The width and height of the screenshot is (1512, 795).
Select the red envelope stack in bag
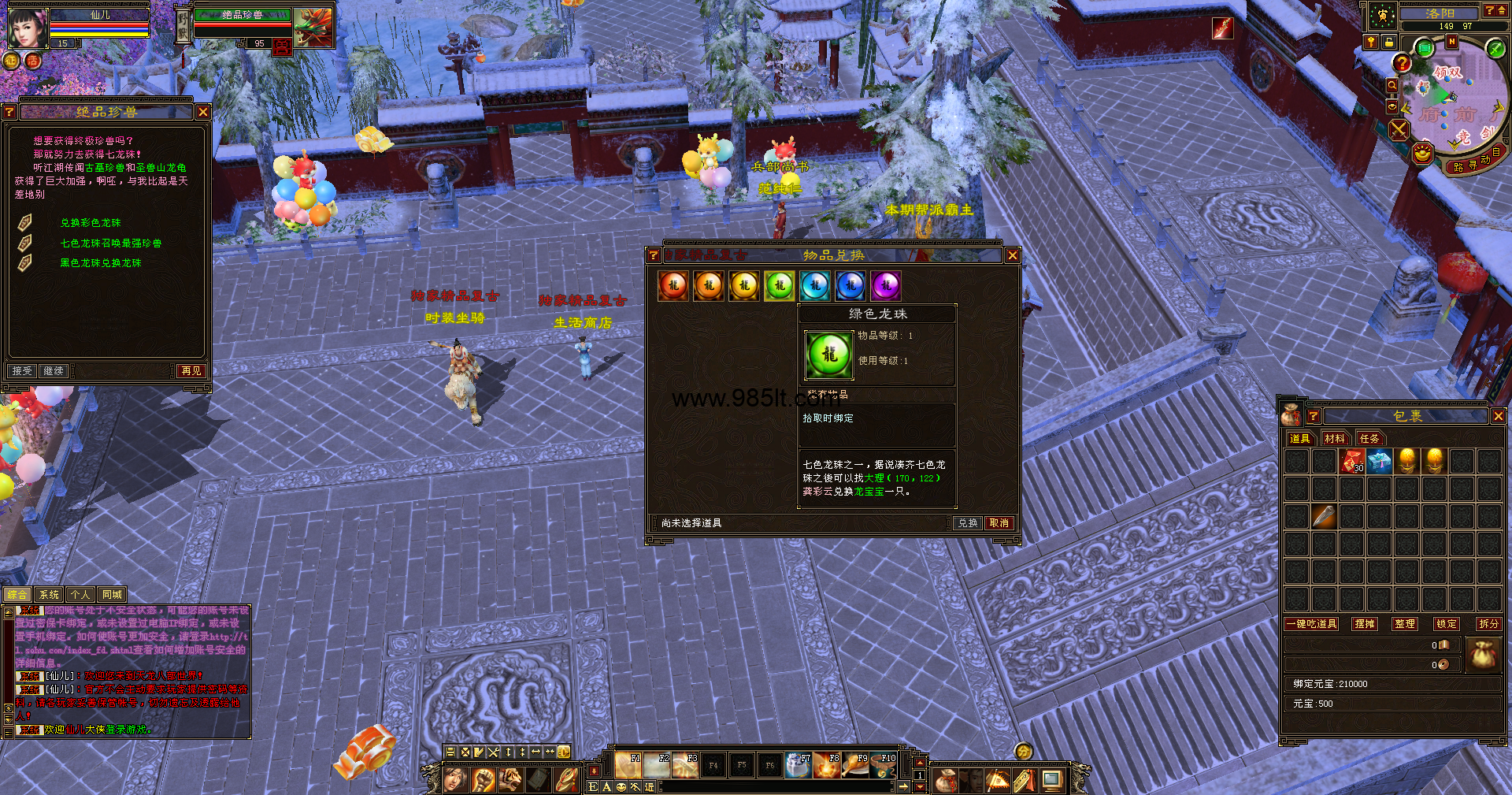click(x=1352, y=461)
